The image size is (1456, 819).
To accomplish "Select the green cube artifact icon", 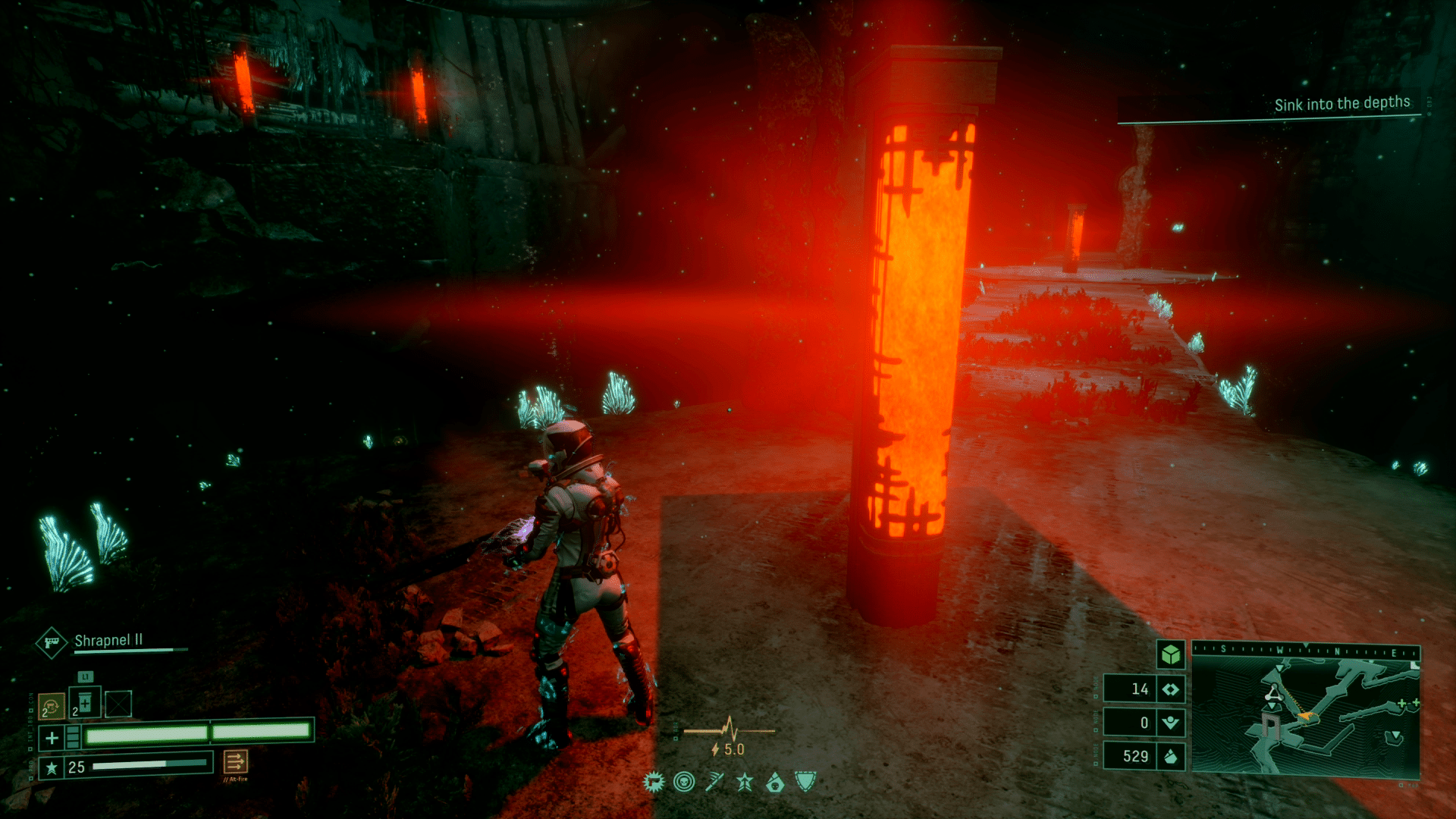I will pos(1171,654).
